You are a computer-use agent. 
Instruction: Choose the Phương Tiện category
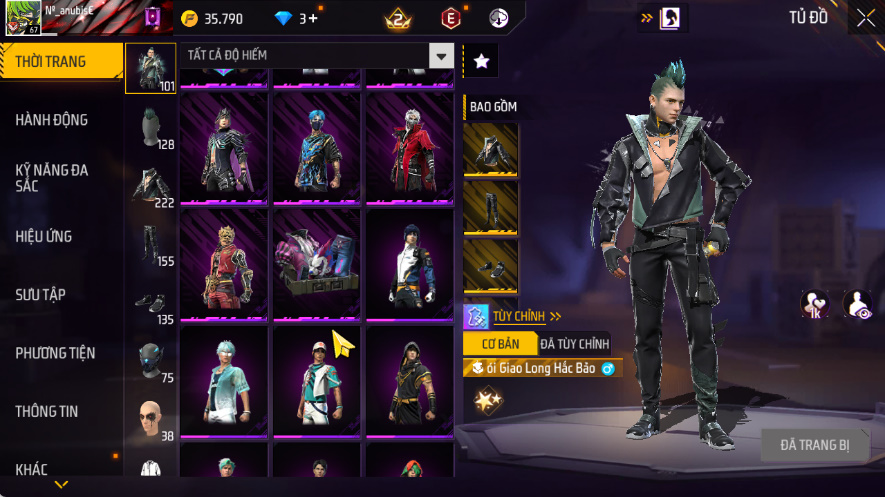(55, 353)
